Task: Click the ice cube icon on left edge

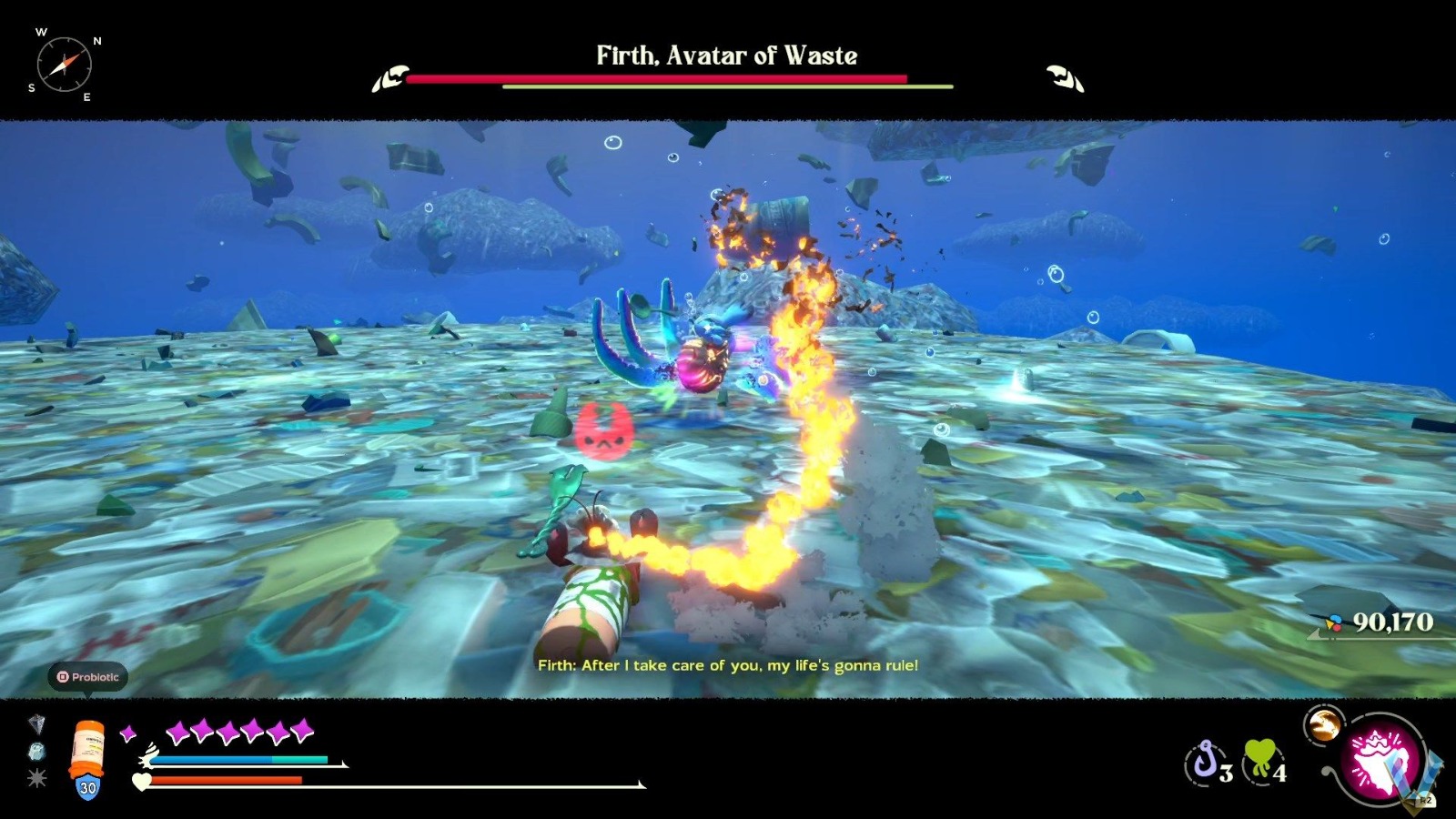Action: [35, 753]
